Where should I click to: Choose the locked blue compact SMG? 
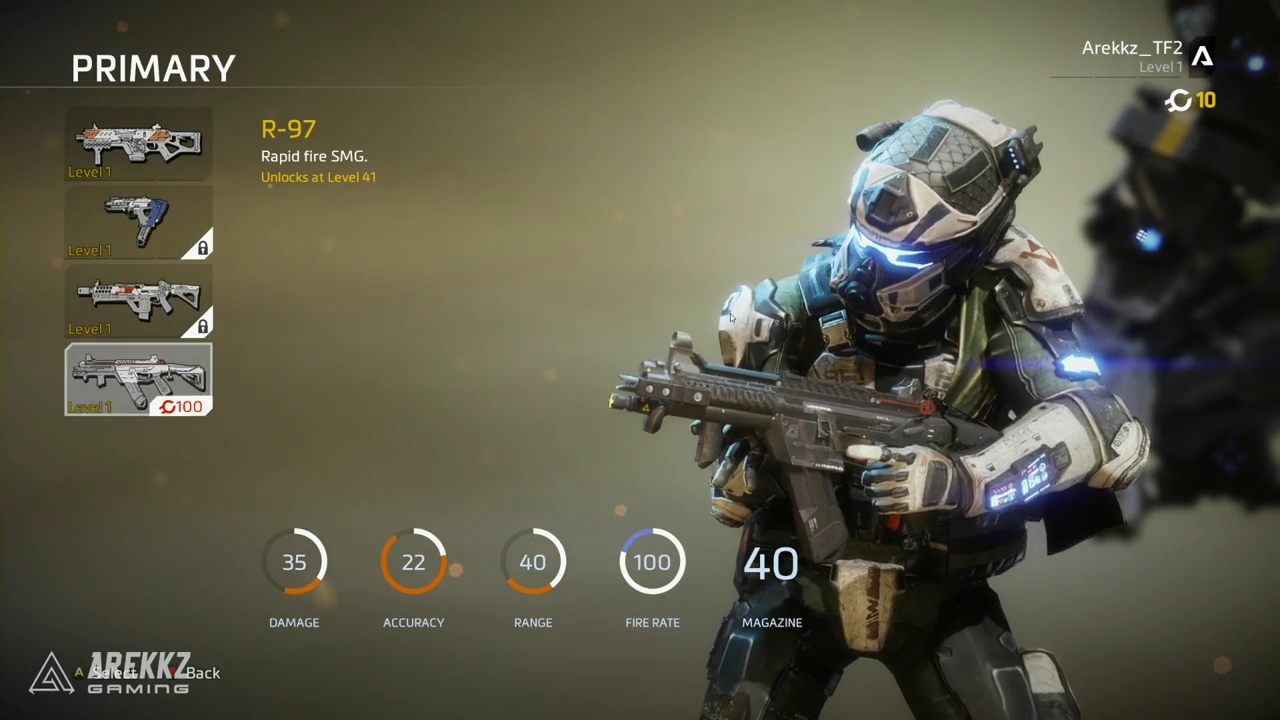point(138,222)
